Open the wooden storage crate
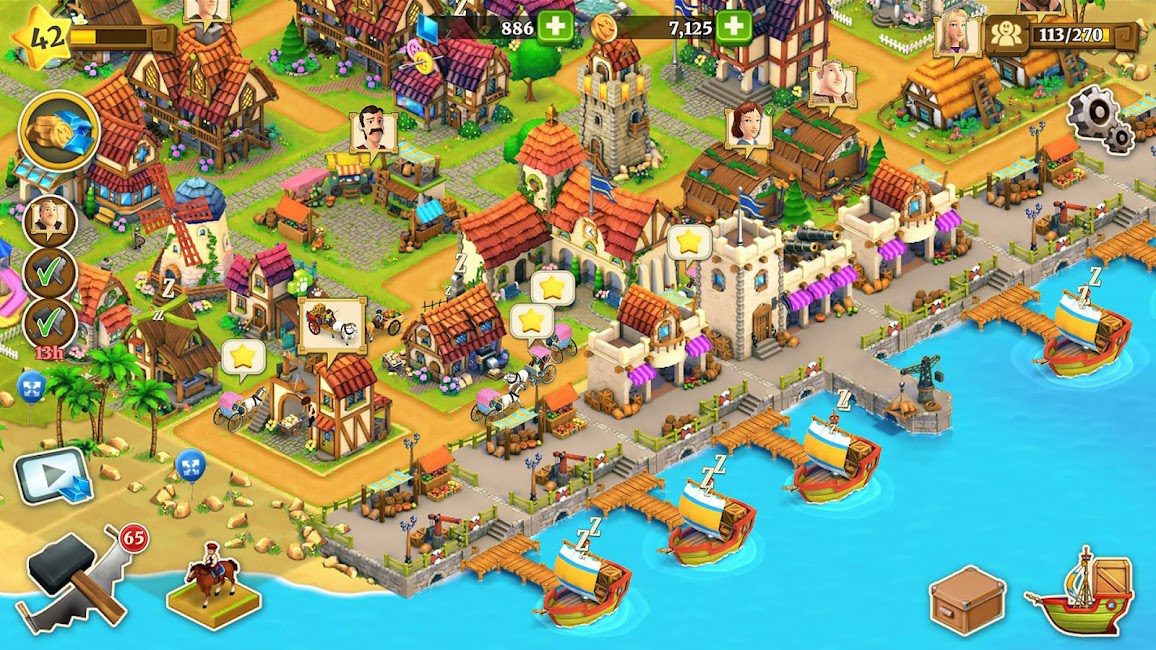This screenshot has width=1156, height=650. coord(966,599)
